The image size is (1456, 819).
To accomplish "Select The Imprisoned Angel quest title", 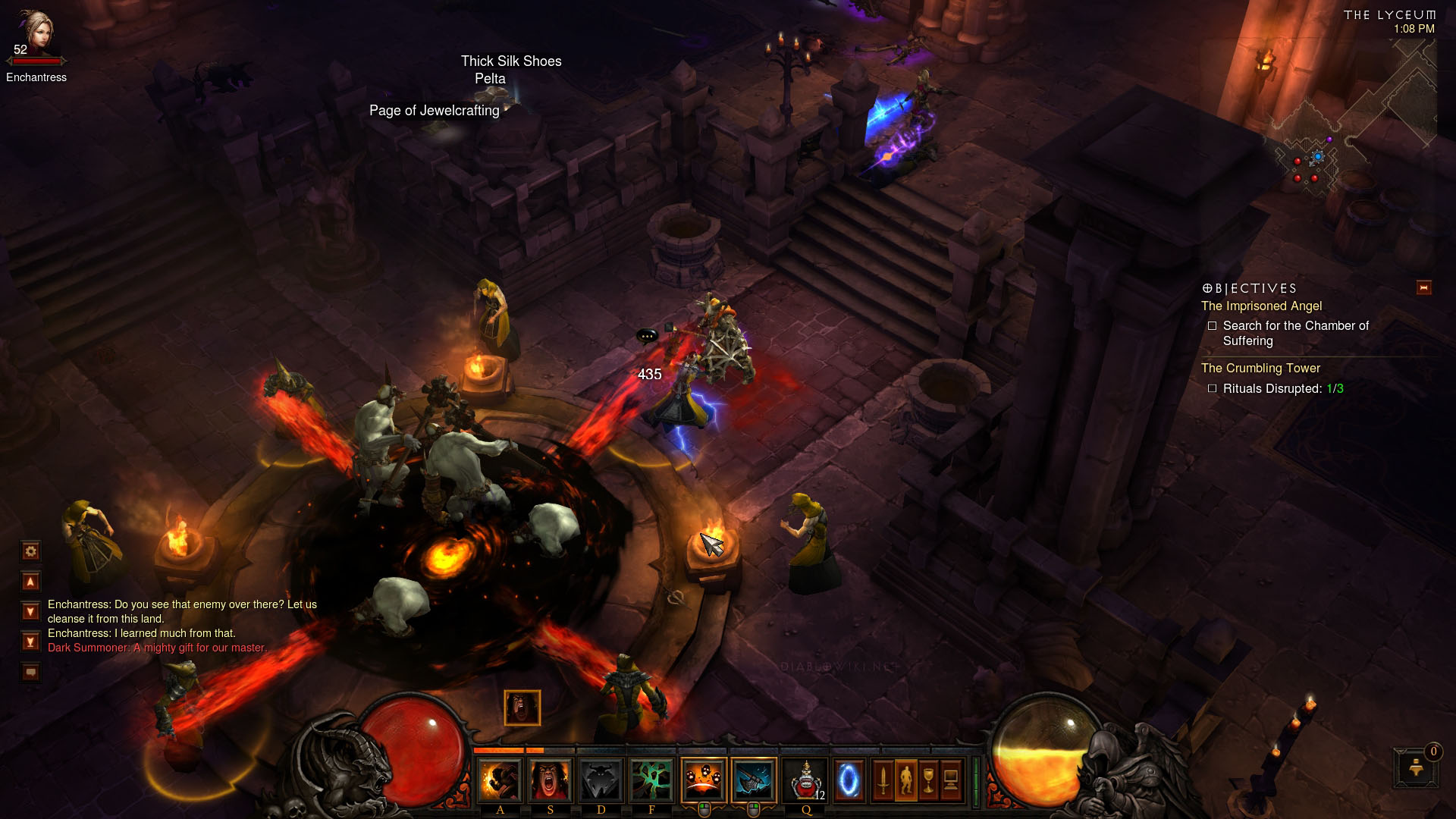I will coord(1261,306).
